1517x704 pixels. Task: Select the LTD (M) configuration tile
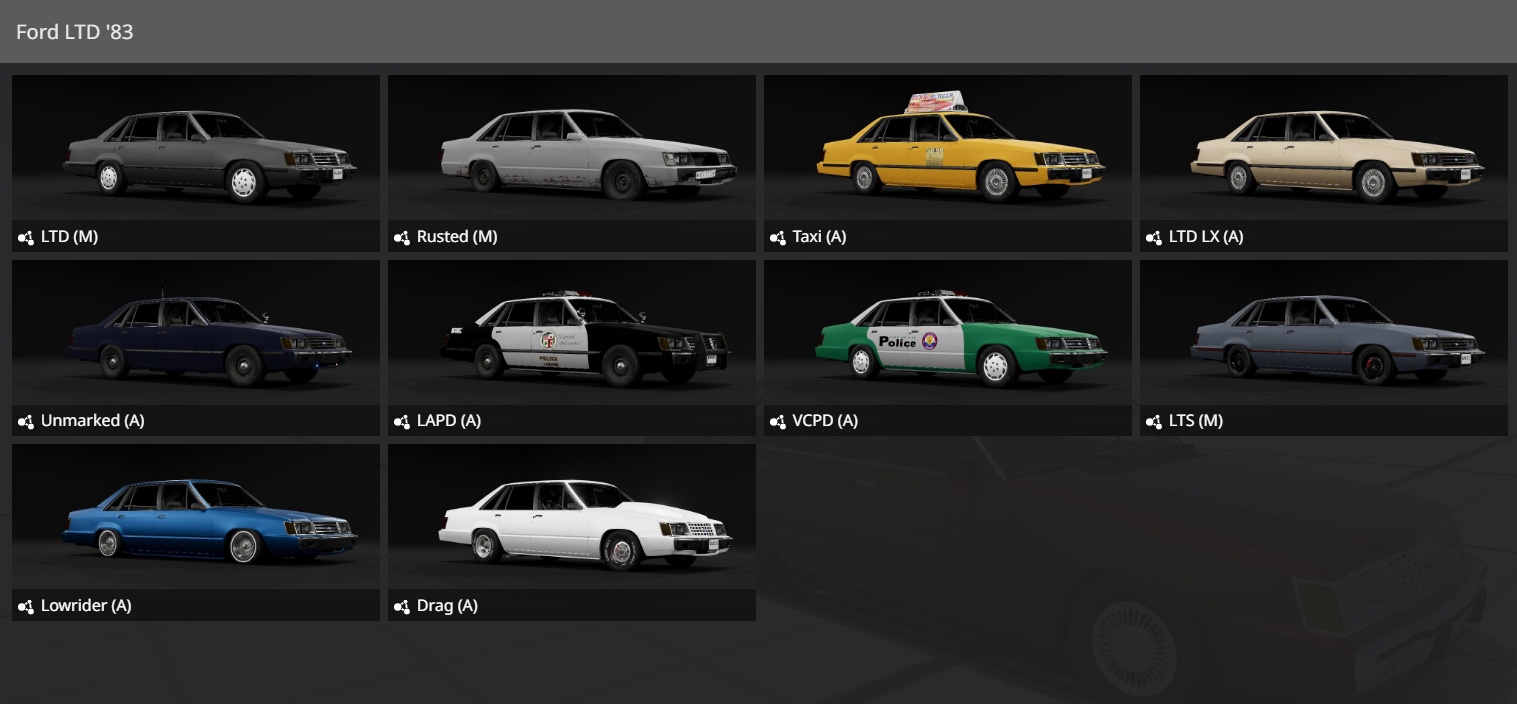pos(196,162)
